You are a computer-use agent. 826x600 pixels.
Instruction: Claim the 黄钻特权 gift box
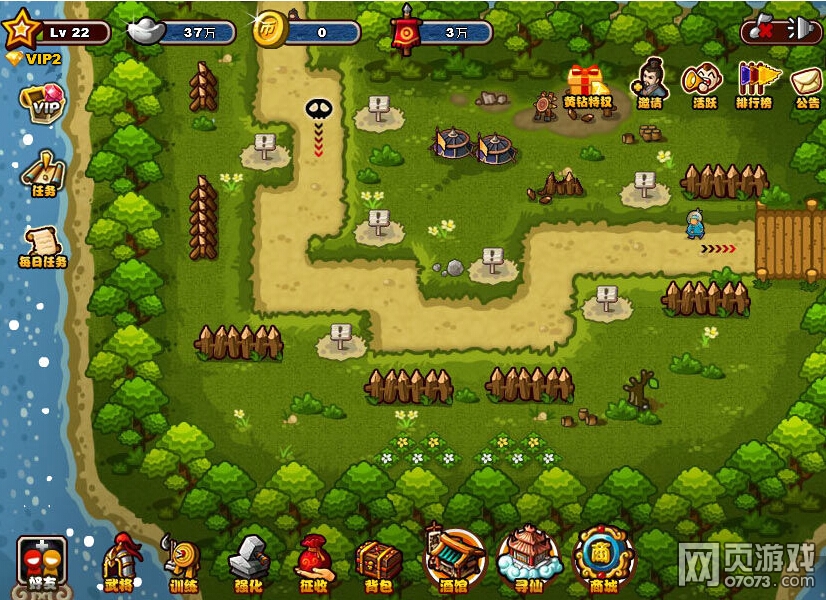[587, 84]
